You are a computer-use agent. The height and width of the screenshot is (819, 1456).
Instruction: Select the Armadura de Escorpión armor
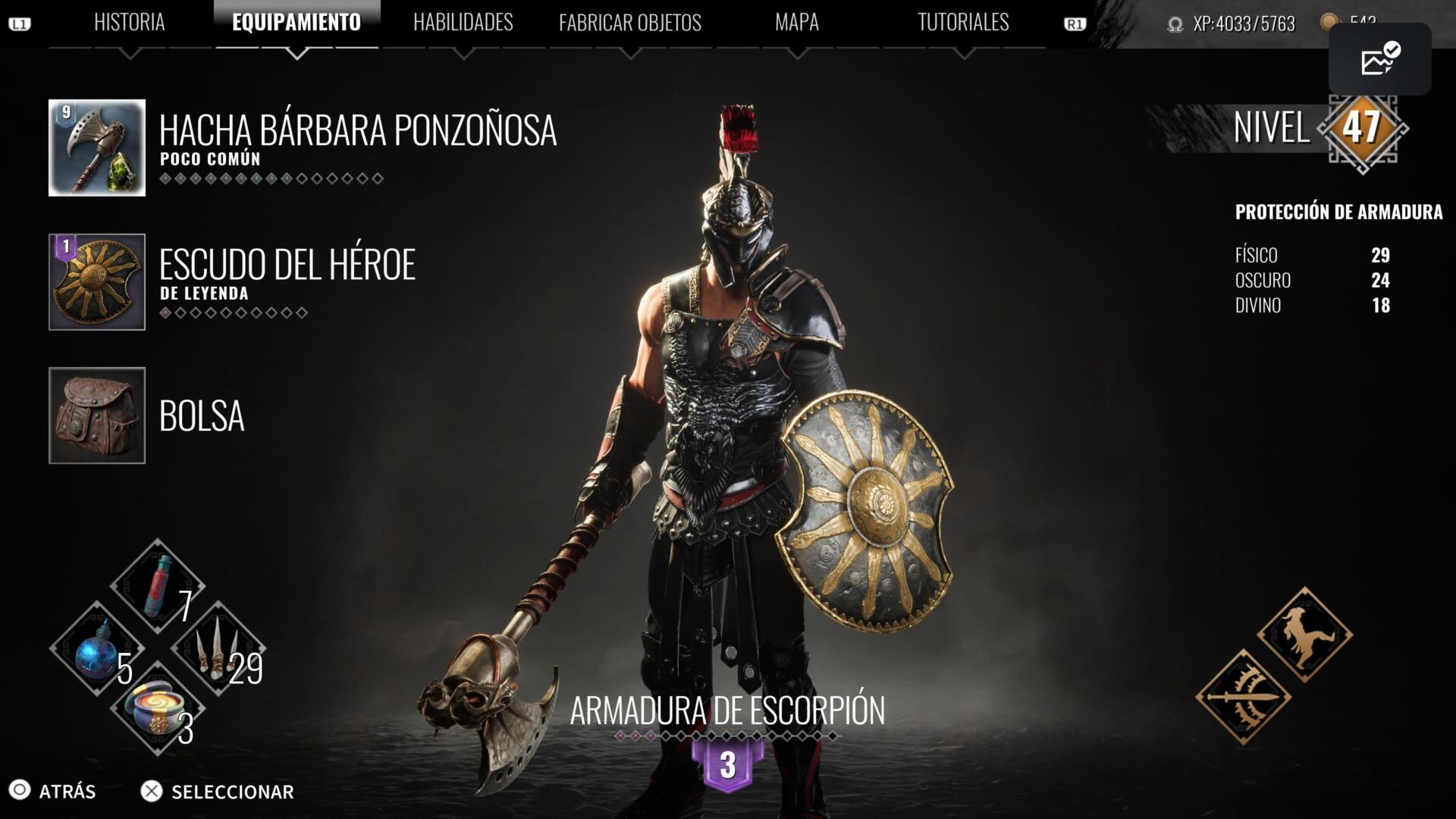click(x=727, y=711)
